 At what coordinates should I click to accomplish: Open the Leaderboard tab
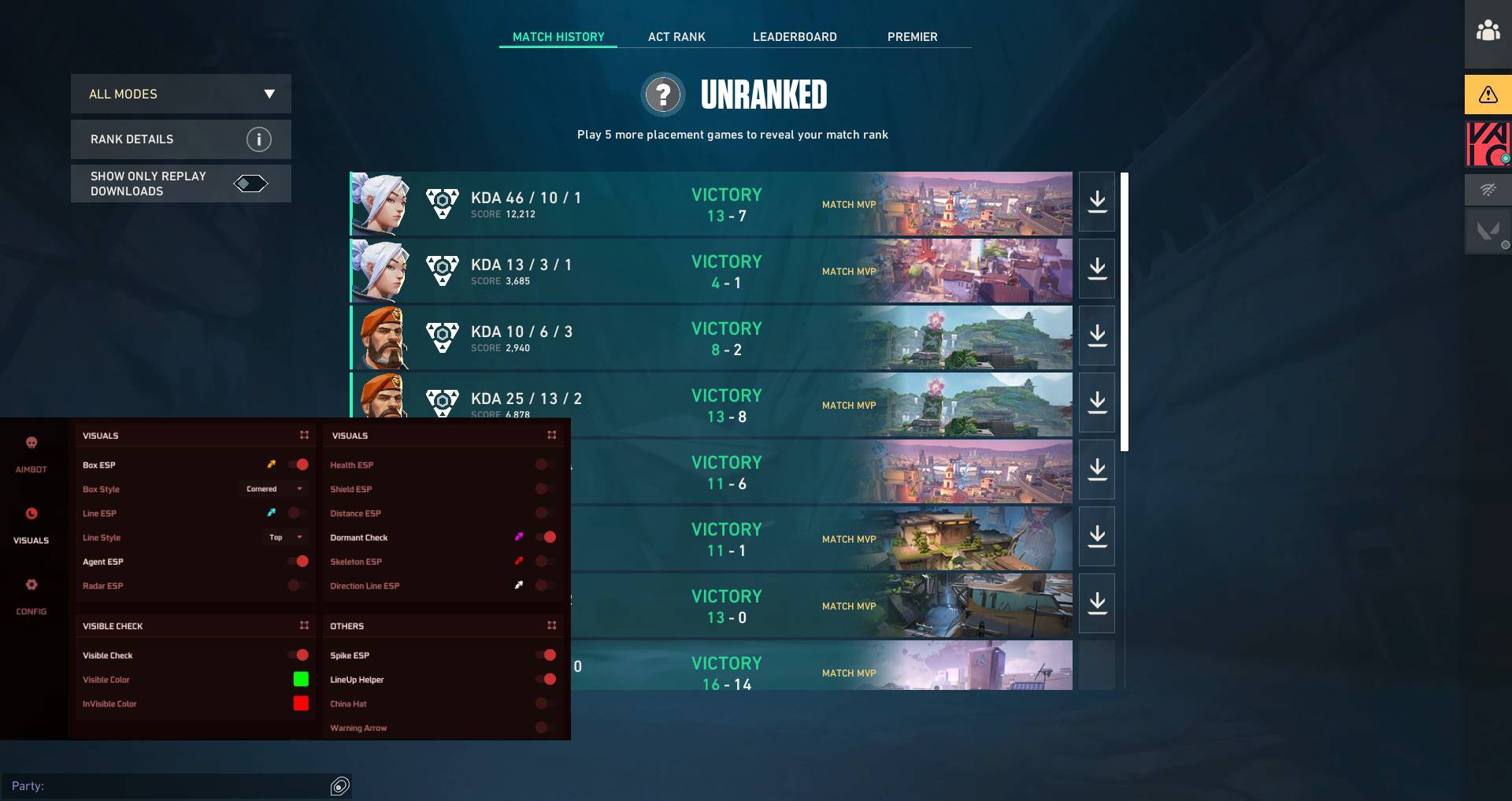(x=795, y=37)
